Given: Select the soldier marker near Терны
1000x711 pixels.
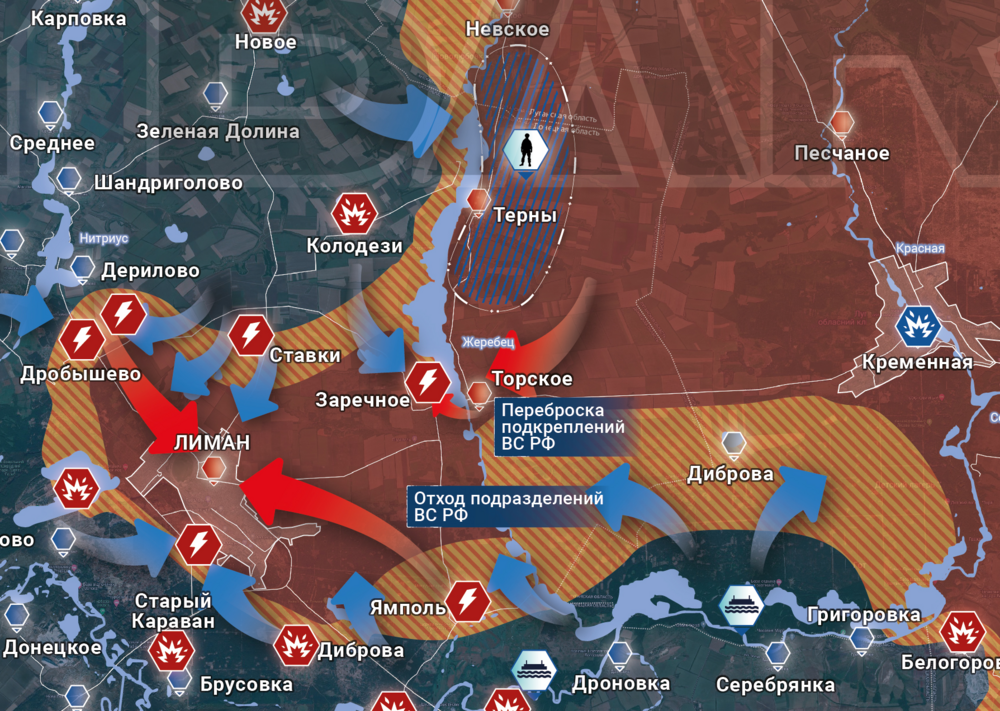Looking at the screenshot, I should pos(525,151).
